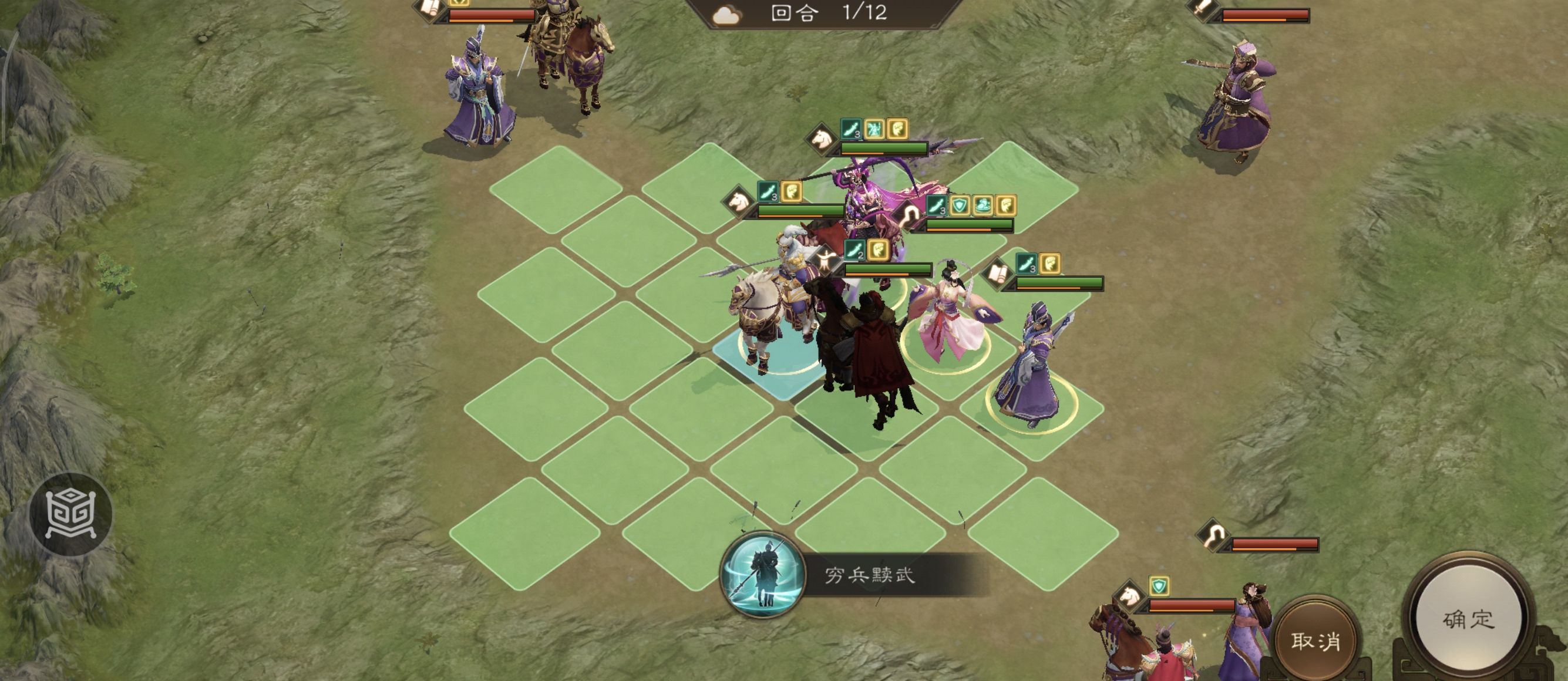Click the green health bar of the strategist unit

point(1062,282)
